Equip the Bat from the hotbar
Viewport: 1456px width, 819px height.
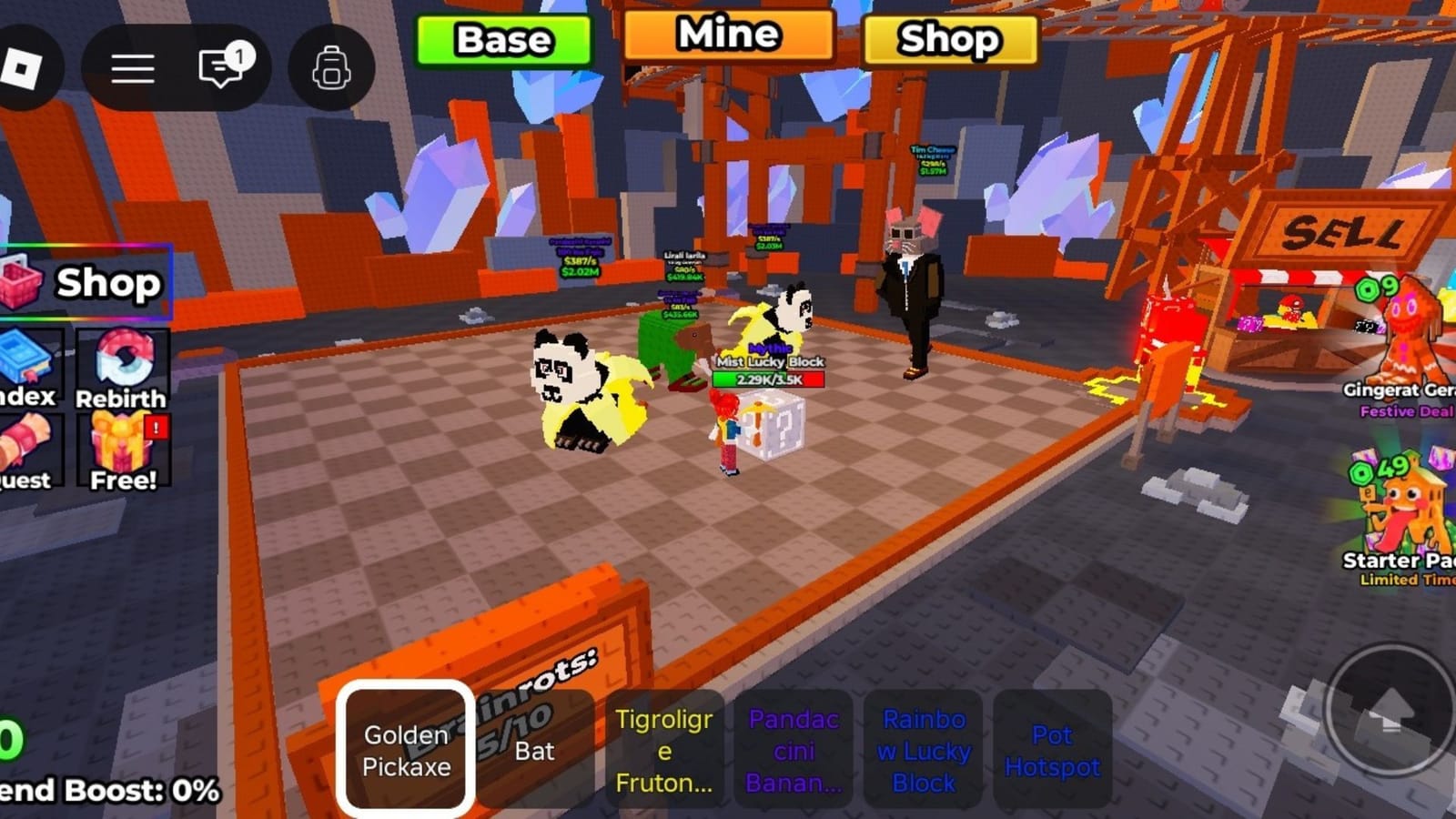(x=537, y=748)
